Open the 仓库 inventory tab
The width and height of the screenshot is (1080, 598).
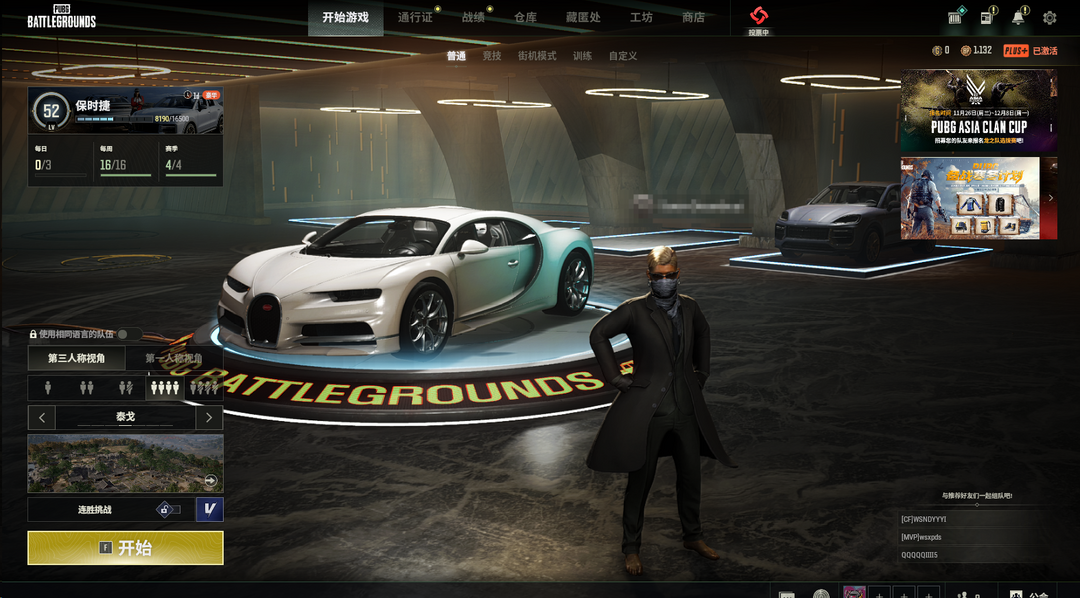(525, 17)
